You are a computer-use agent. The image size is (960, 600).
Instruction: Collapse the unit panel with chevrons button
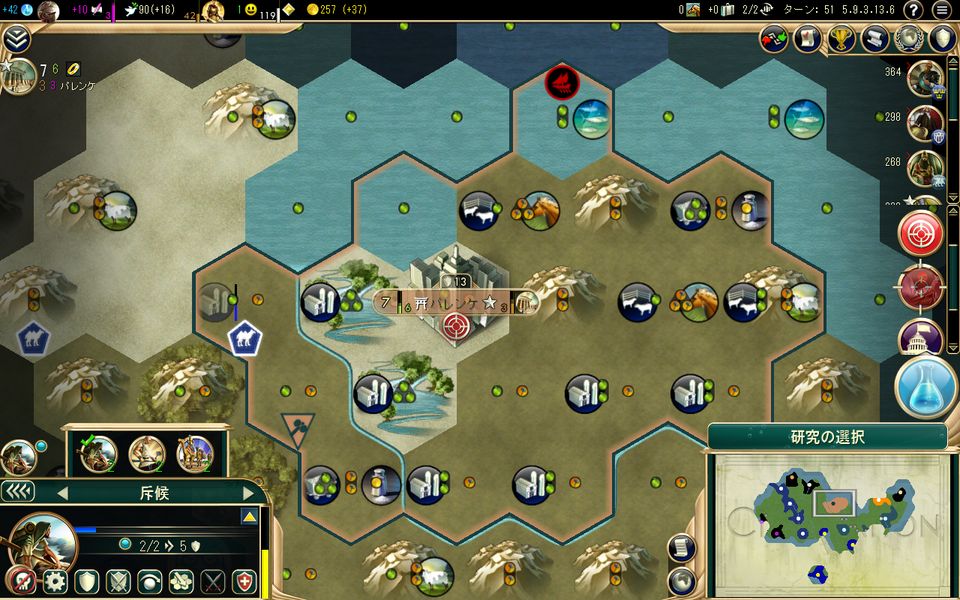click(17, 491)
